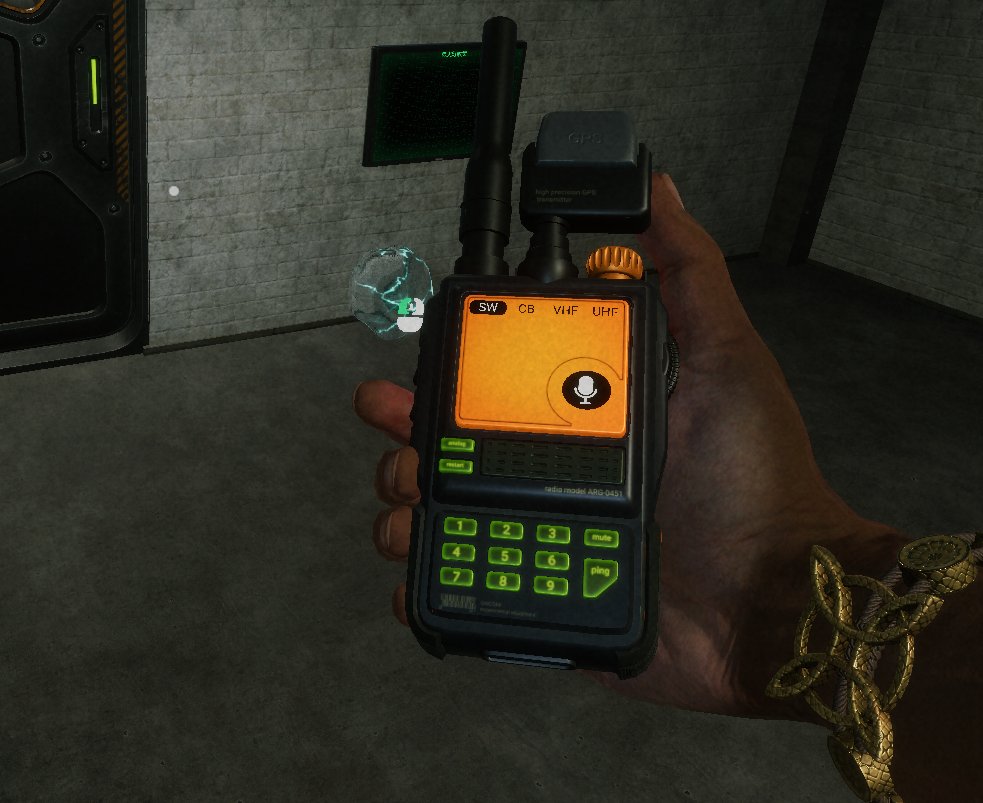
Task: Send a ping with the ping key
Action: point(599,573)
